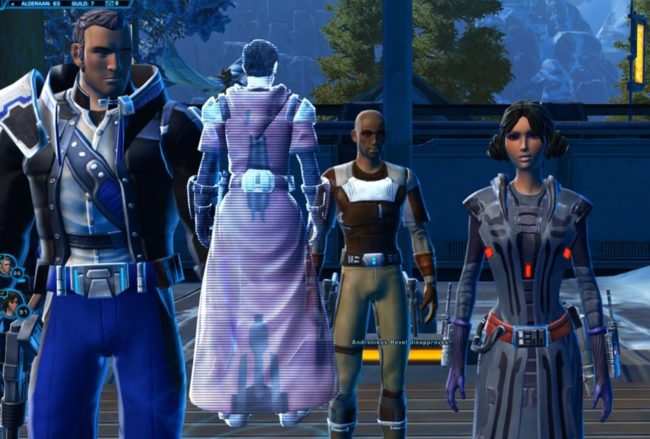
Task: Select the male party member portrait
Action: [7, 267]
